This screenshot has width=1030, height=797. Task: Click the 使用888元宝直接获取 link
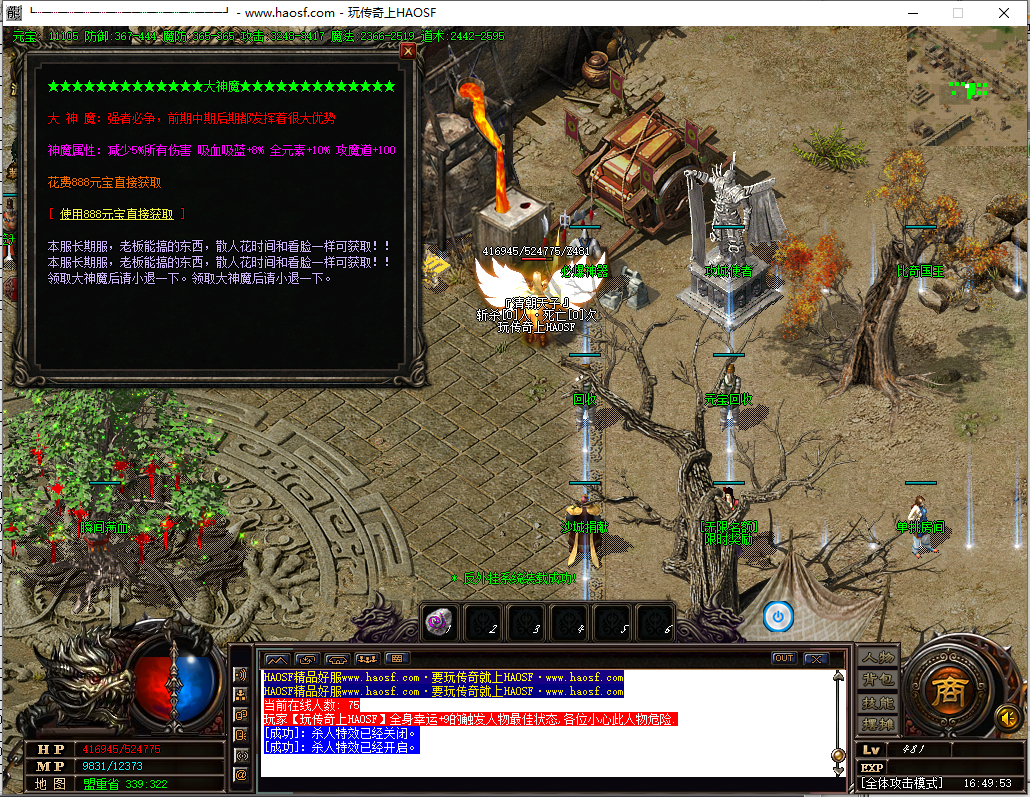click(116, 214)
